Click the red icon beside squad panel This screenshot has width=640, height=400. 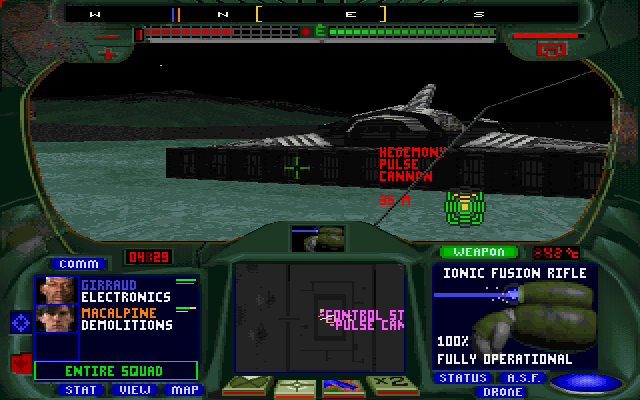click(x=20, y=362)
